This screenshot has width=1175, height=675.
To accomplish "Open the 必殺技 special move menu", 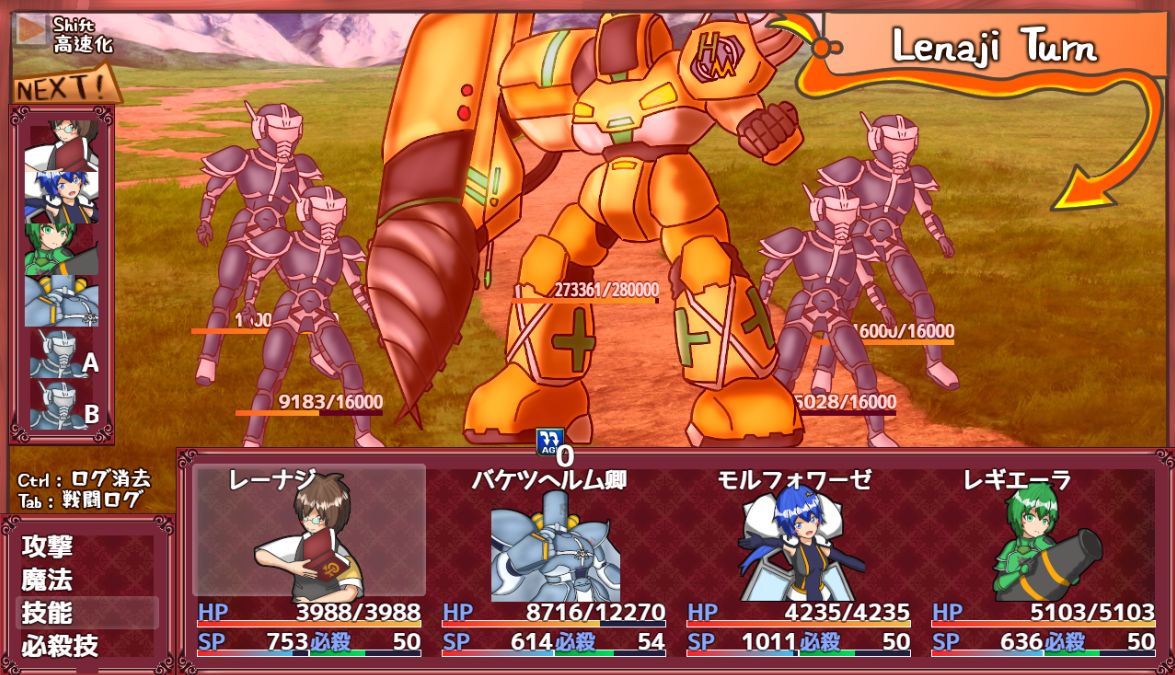I will pyautogui.click(x=60, y=646).
